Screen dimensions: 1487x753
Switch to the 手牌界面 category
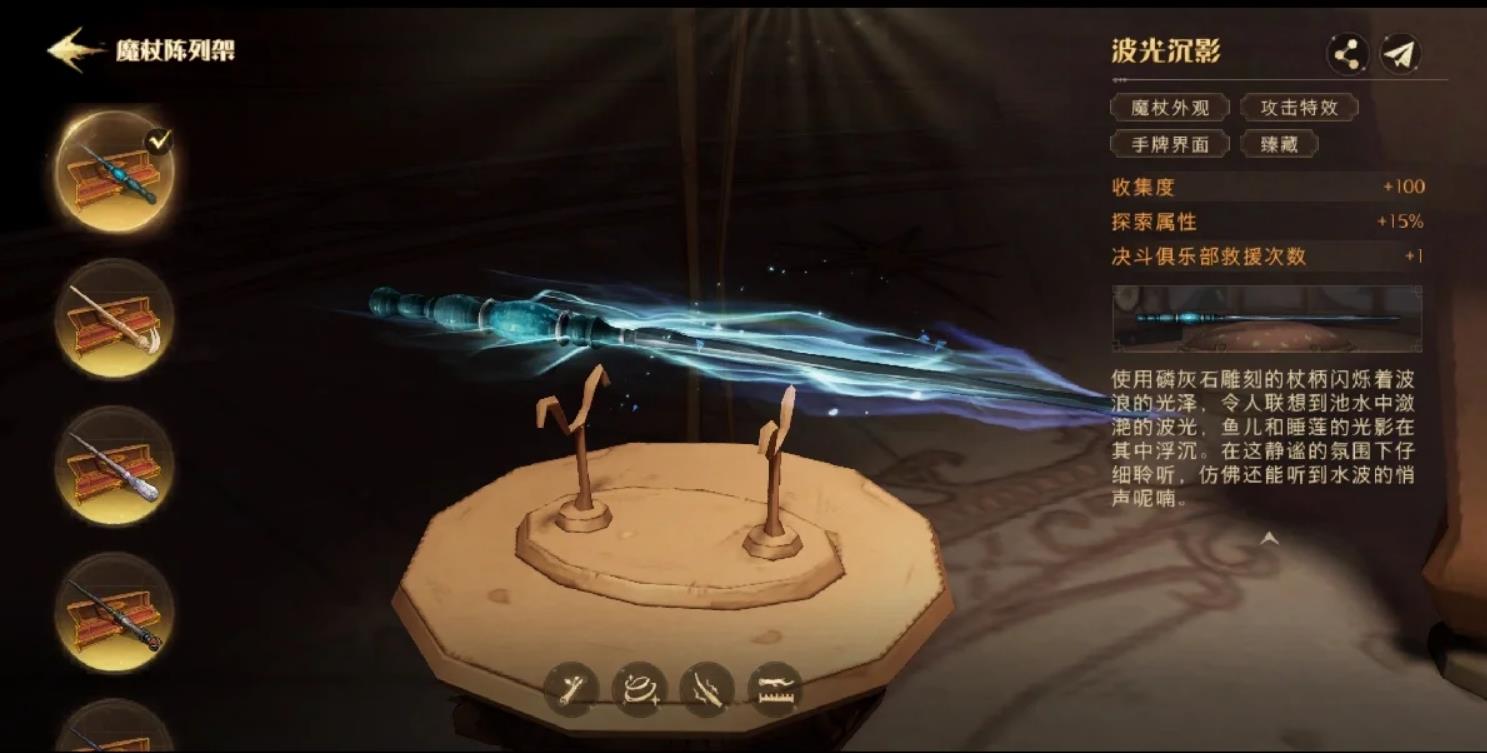[x=1168, y=144]
